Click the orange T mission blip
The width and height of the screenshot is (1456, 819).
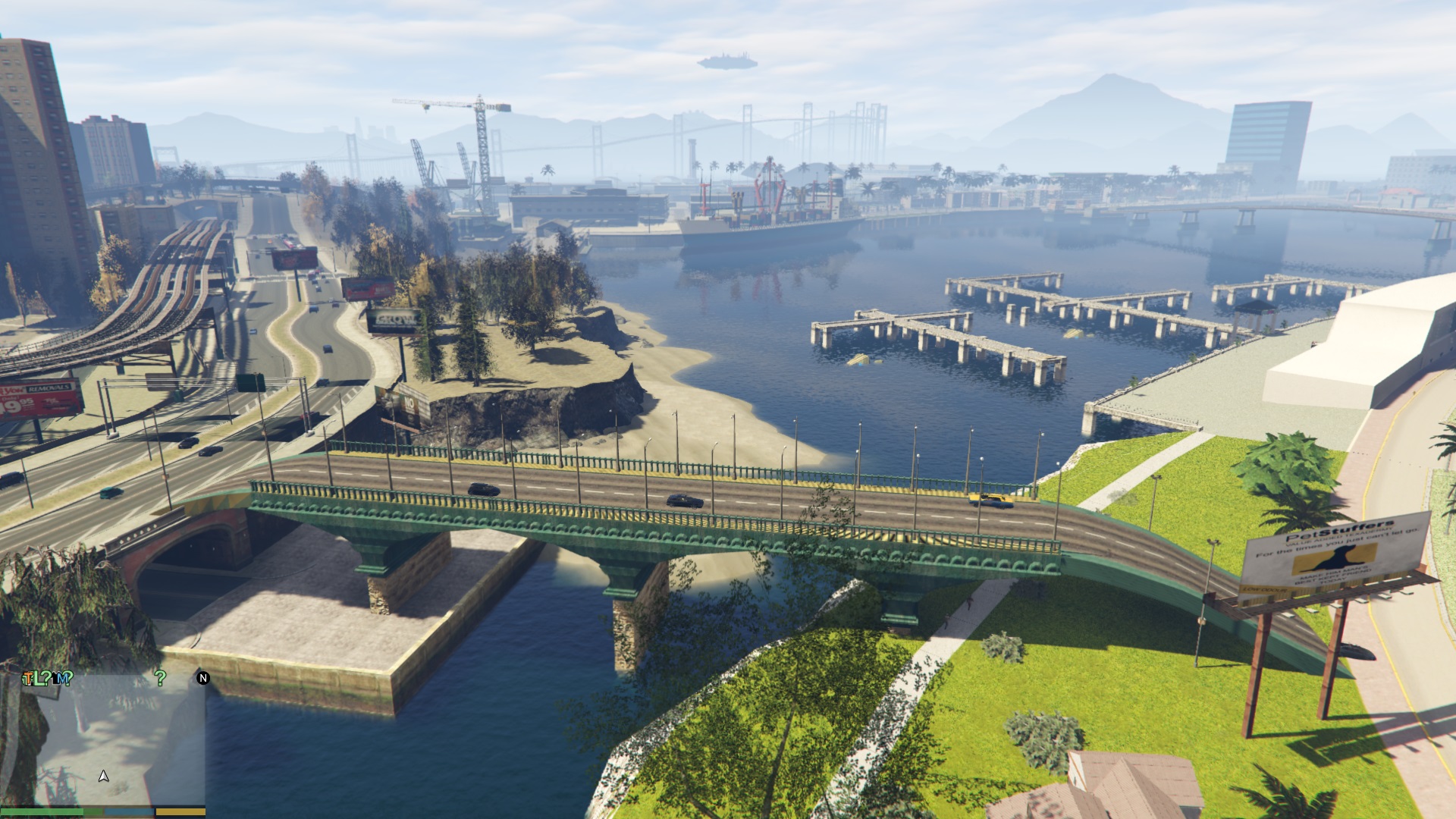click(x=27, y=679)
